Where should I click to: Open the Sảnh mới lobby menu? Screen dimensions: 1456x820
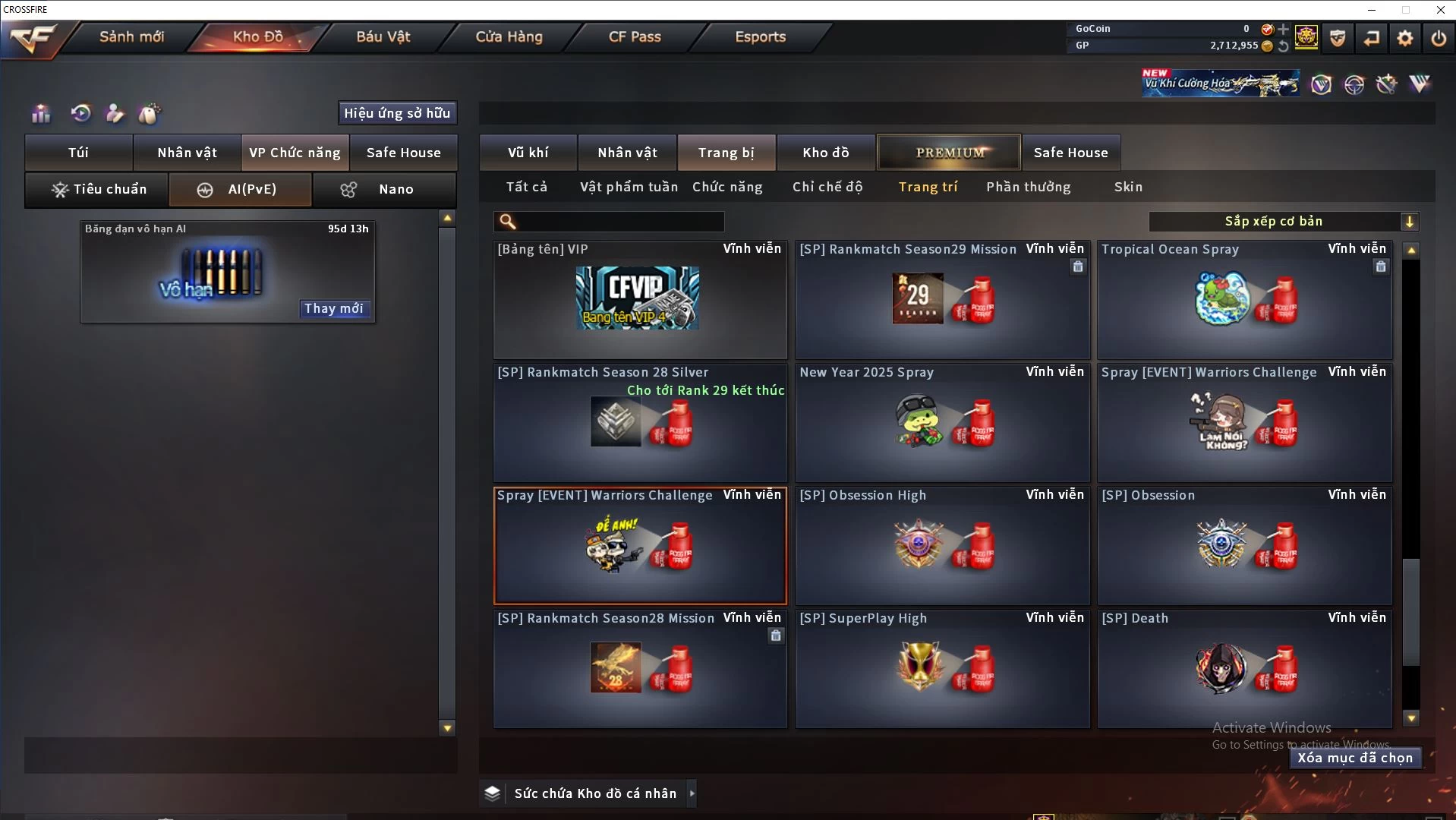click(131, 36)
